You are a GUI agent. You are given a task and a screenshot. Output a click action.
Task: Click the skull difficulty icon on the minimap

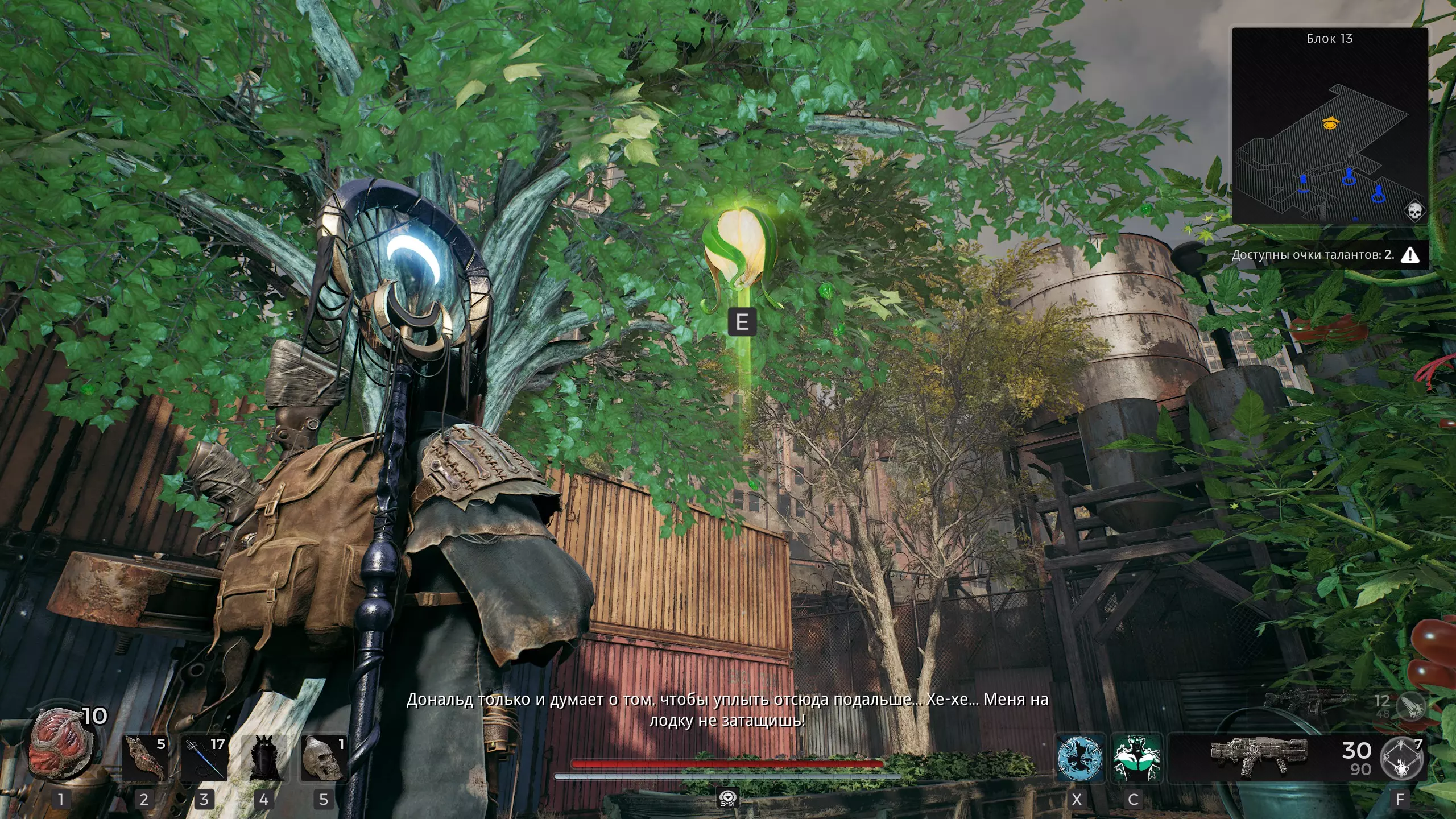point(1414,212)
